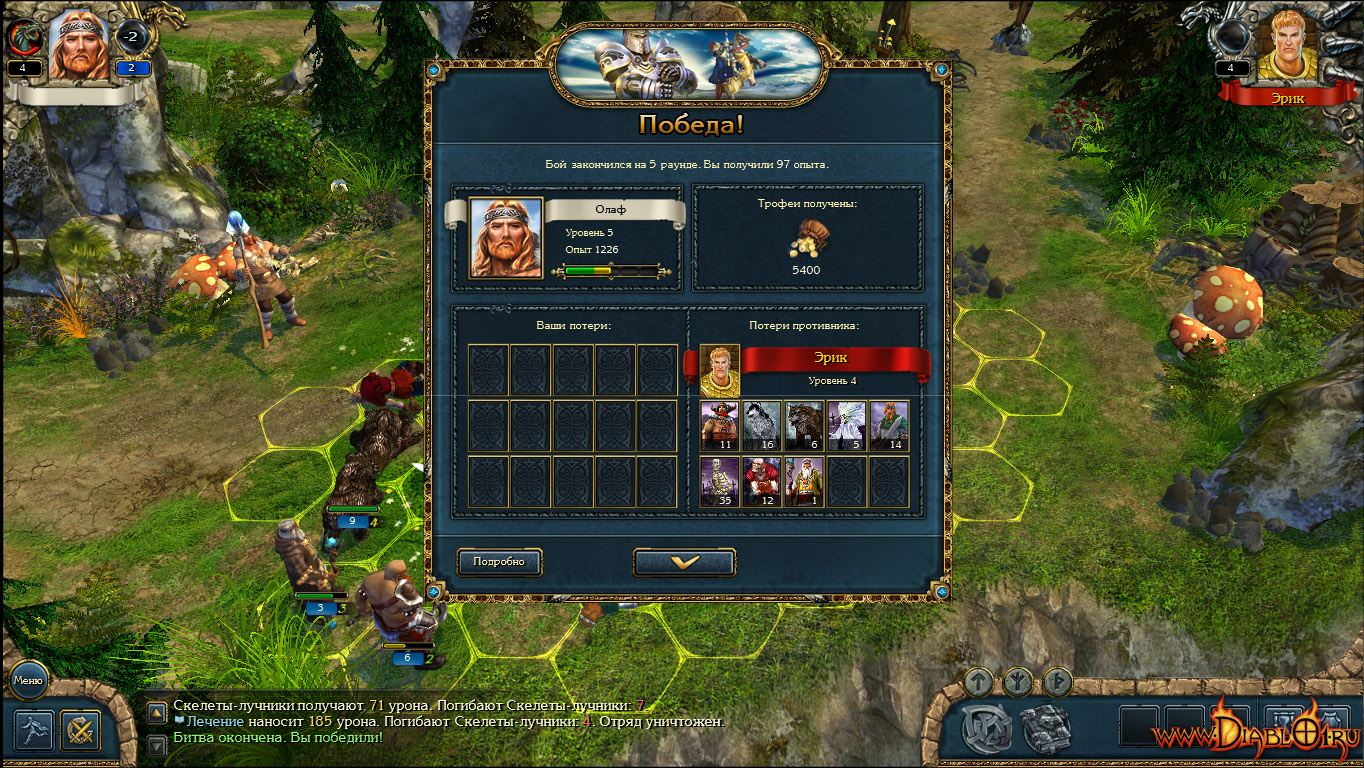
Task: Pick the white wolf loss tile showing 16
Action: 762,426
